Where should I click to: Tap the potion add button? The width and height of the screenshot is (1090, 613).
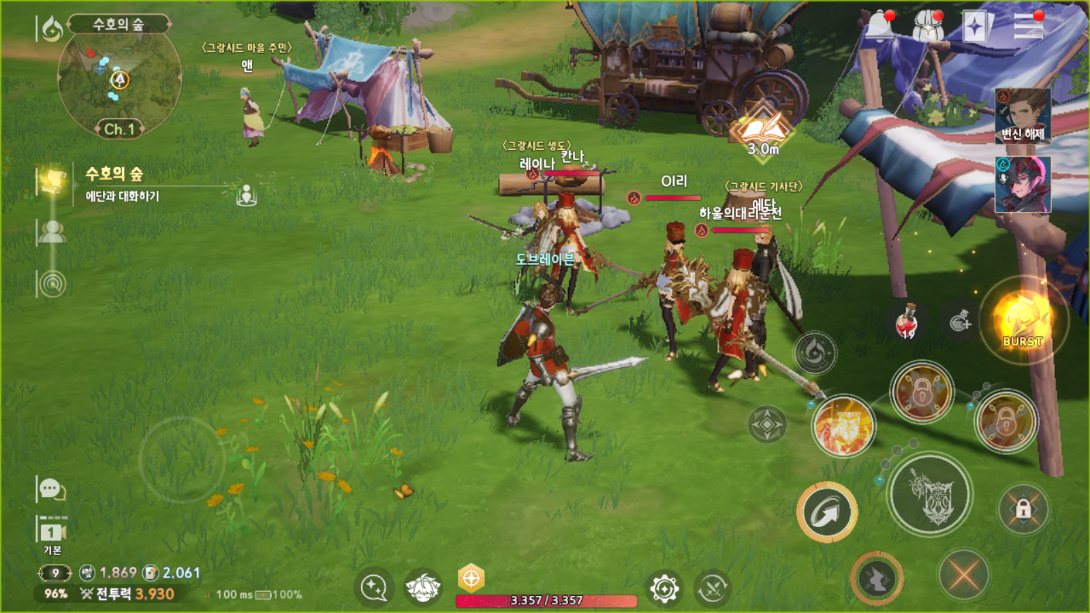(959, 321)
